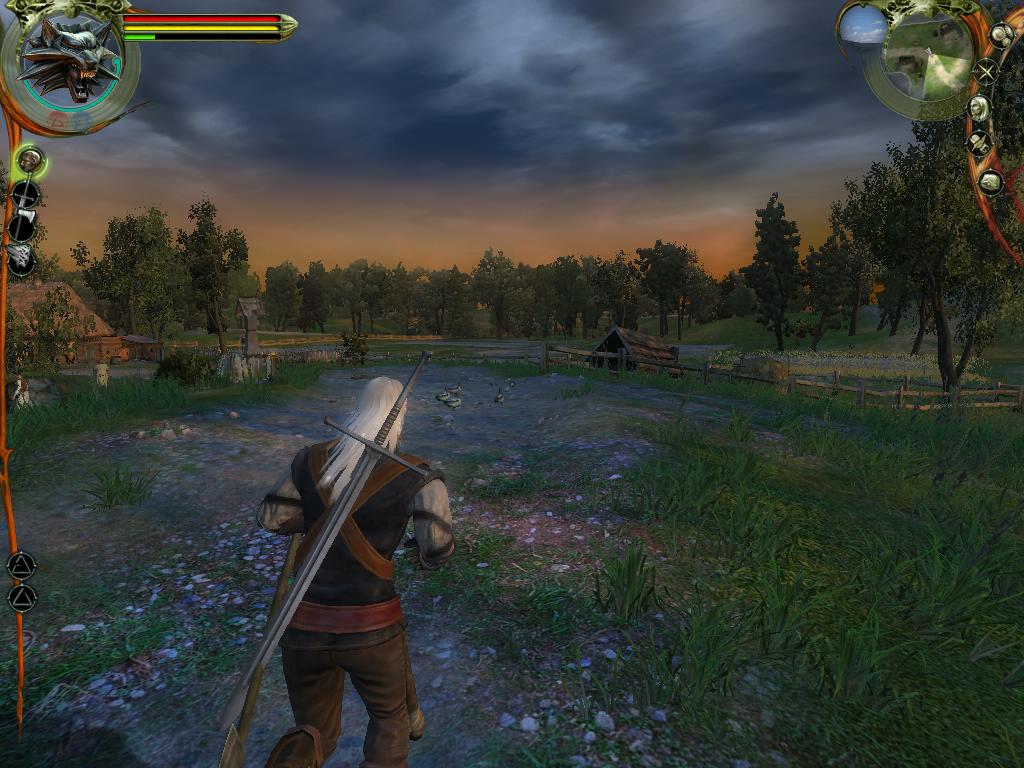
Task: Cast the plain triangle sign
Action: click(x=21, y=598)
